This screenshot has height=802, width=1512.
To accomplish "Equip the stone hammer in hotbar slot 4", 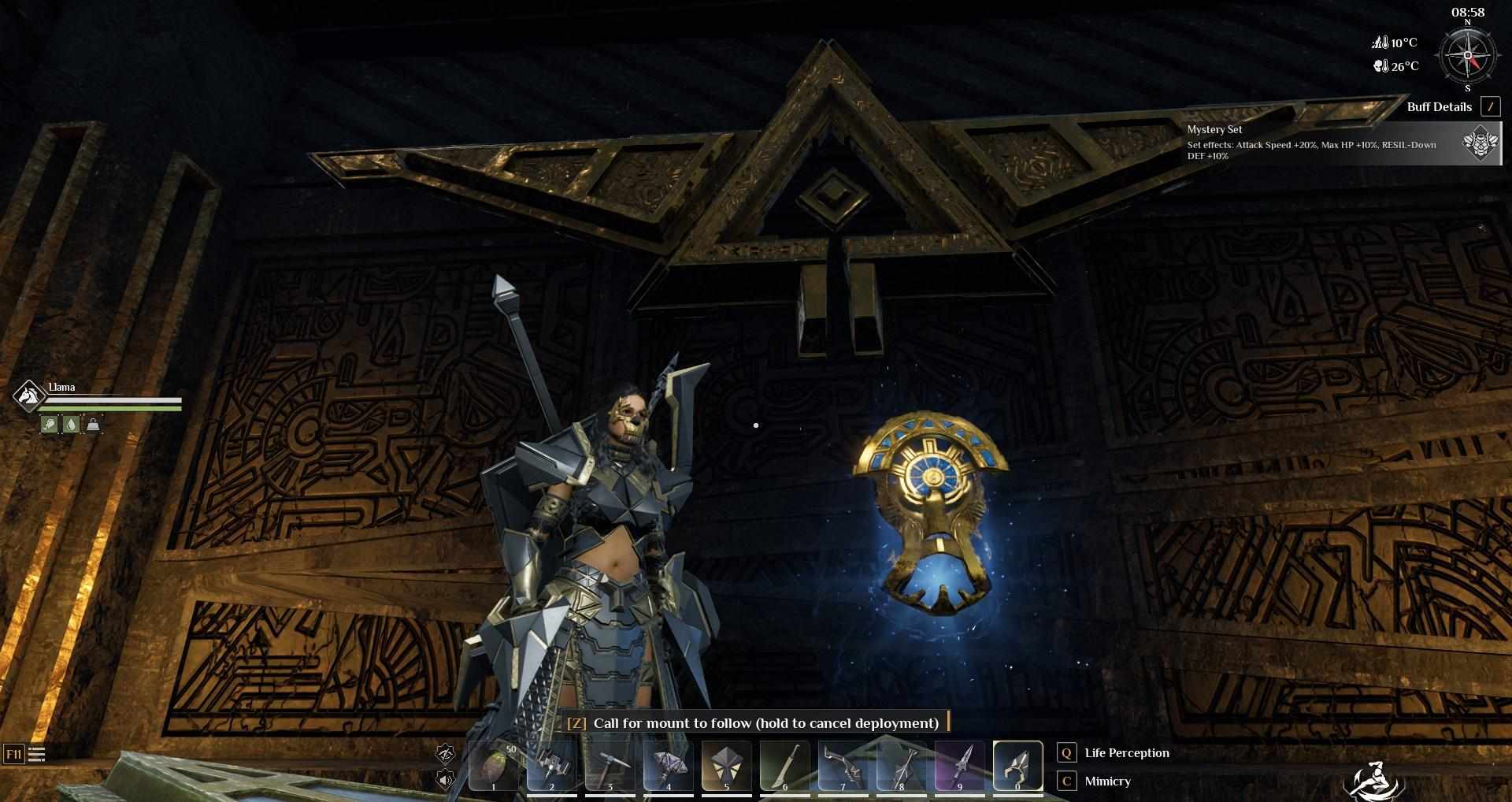I will [669, 765].
